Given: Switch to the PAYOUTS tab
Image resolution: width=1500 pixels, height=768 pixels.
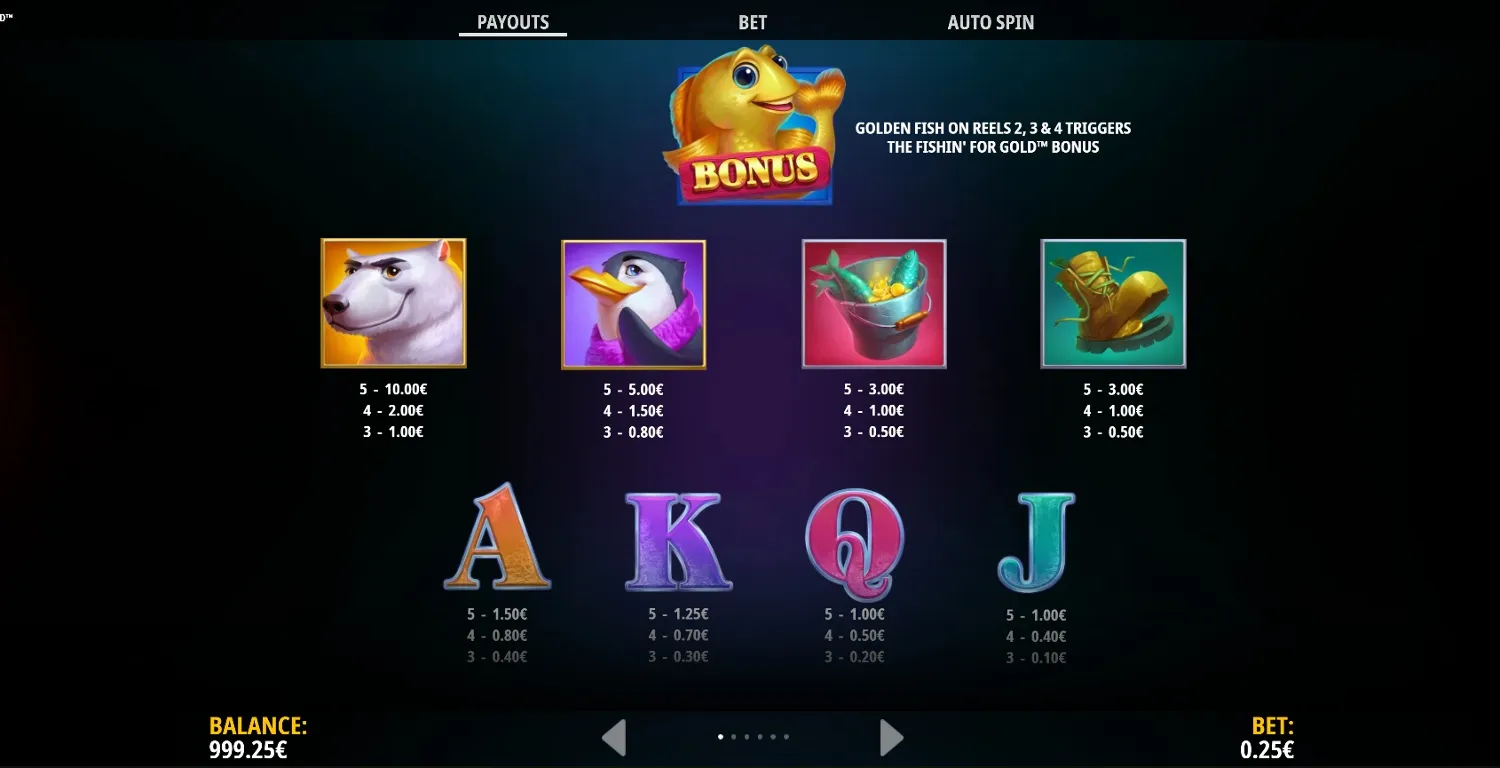Looking at the screenshot, I should [x=512, y=22].
